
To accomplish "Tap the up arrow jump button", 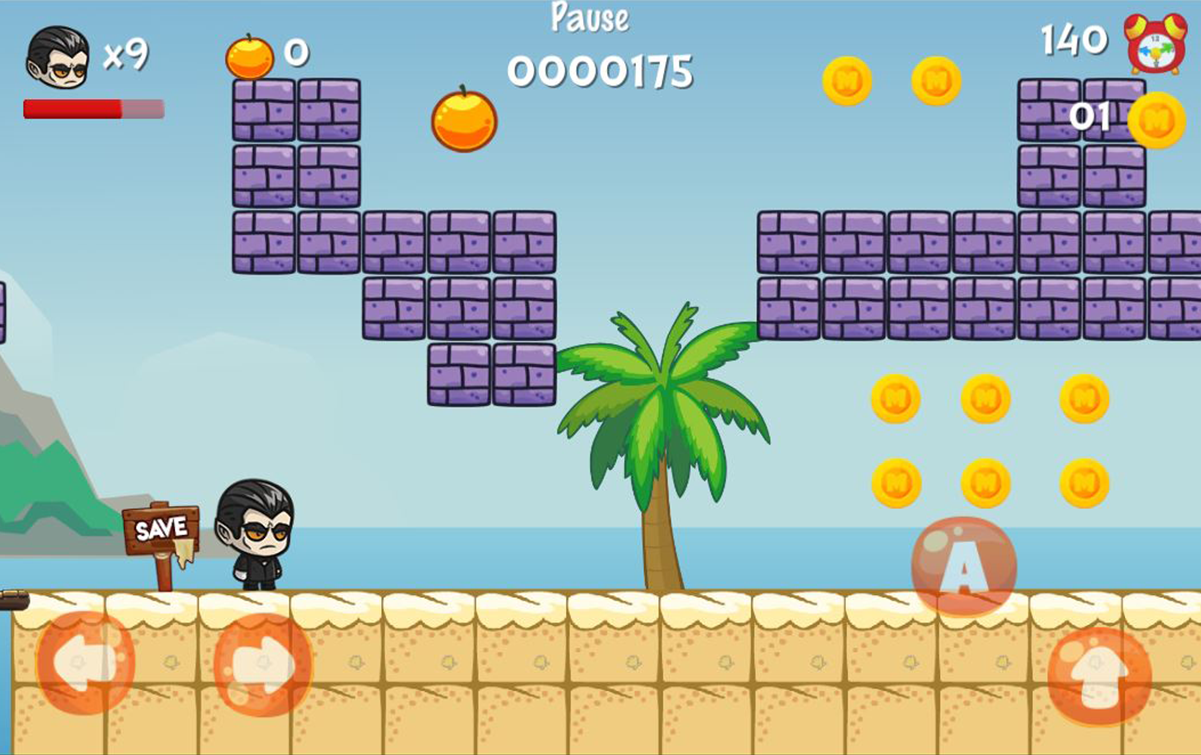I will click(1099, 676).
